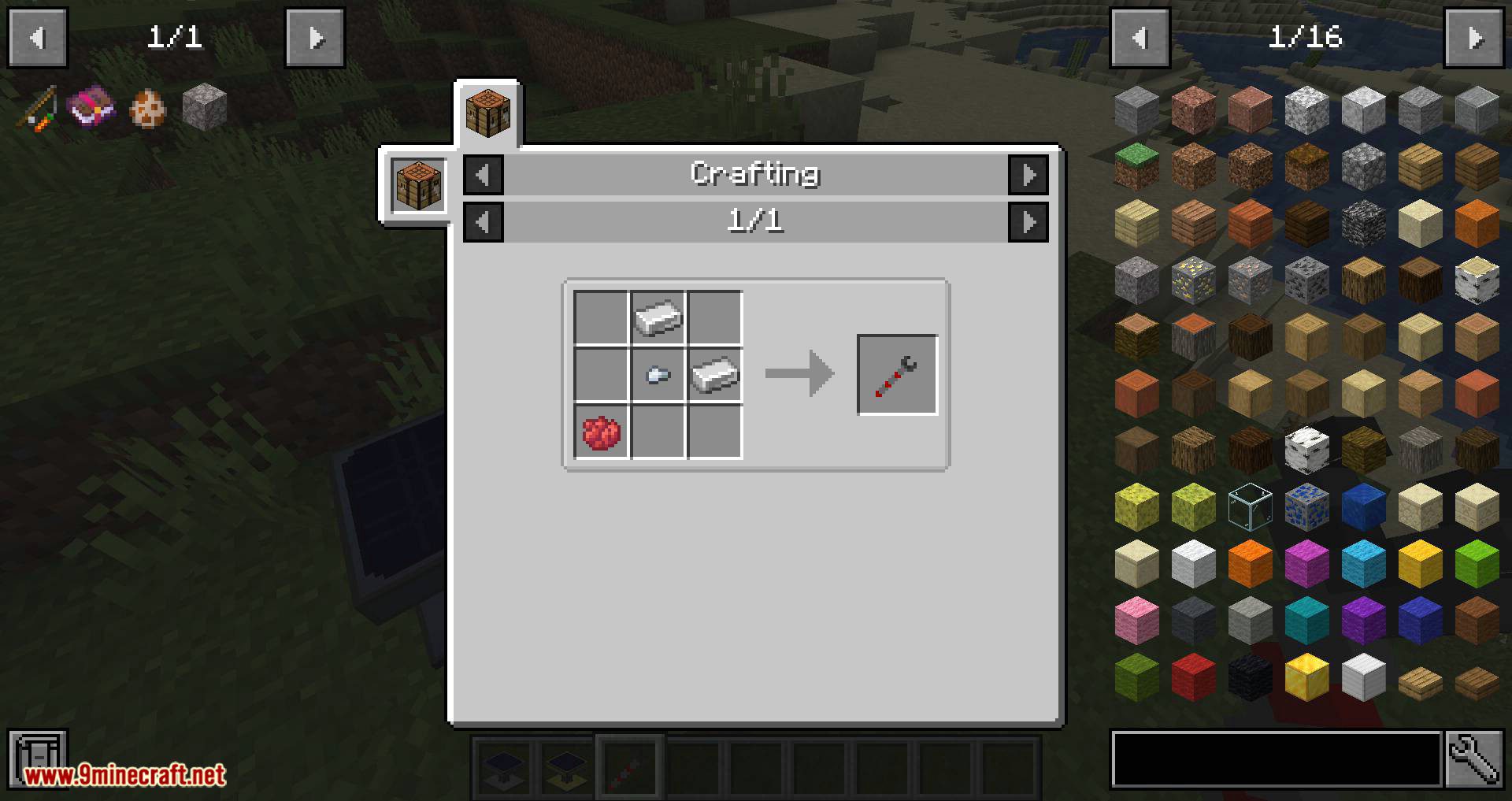The height and width of the screenshot is (801, 1512).
Task: Click the right arrow beside the Crafting title
Action: (x=1029, y=175)
